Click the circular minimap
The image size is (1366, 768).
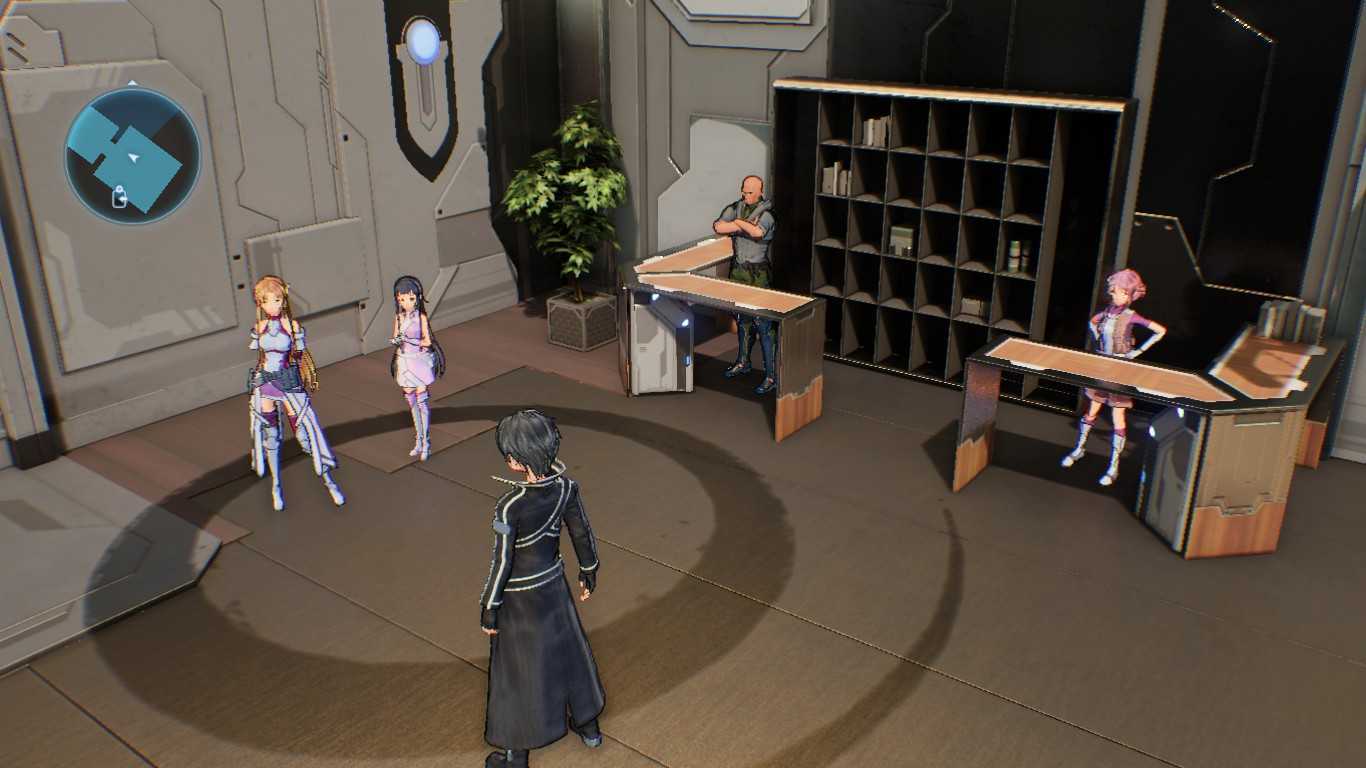[x=133, y=156]
